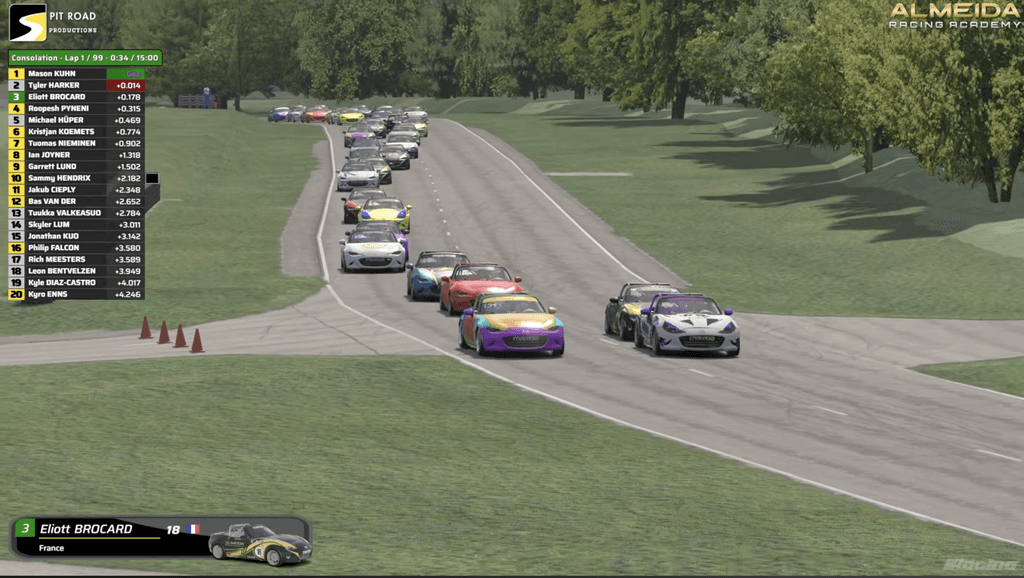Pick Skyler Lum from the leaderboard

pos(76,225)
